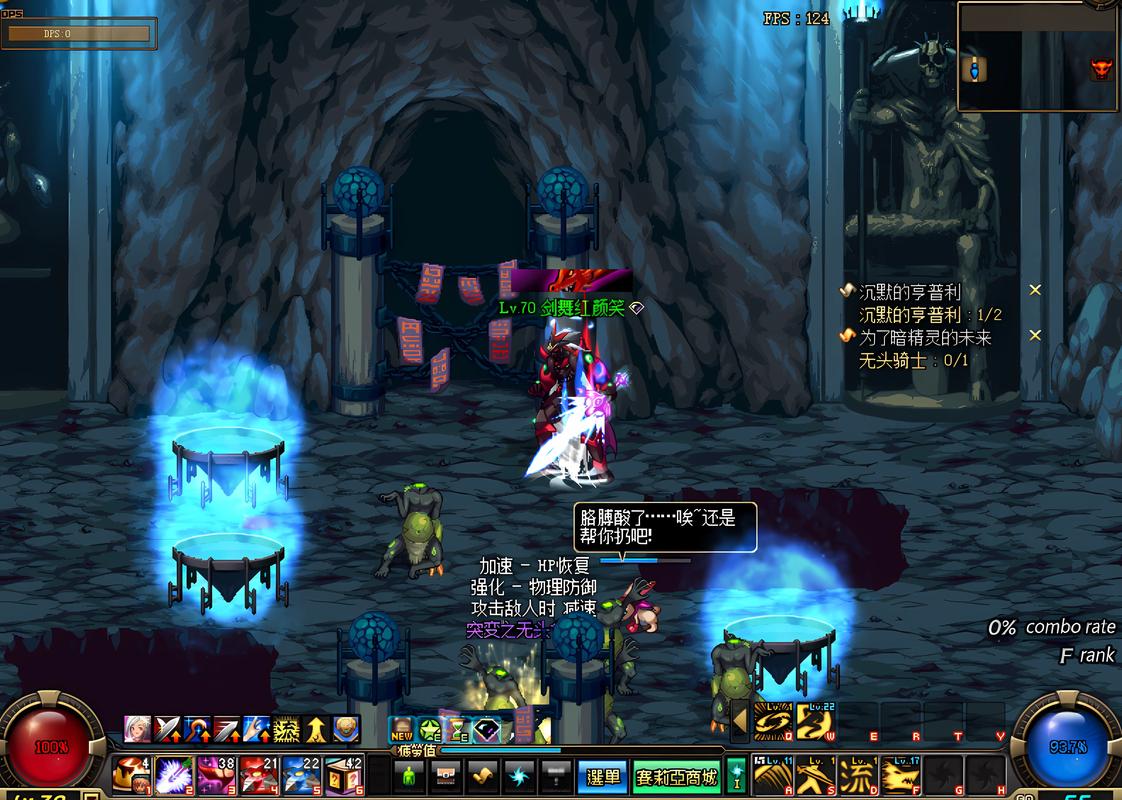The image size is (1122, 800).
Task: Activate the Lv.11 slash skill on key A
Action: pos(772,775)
